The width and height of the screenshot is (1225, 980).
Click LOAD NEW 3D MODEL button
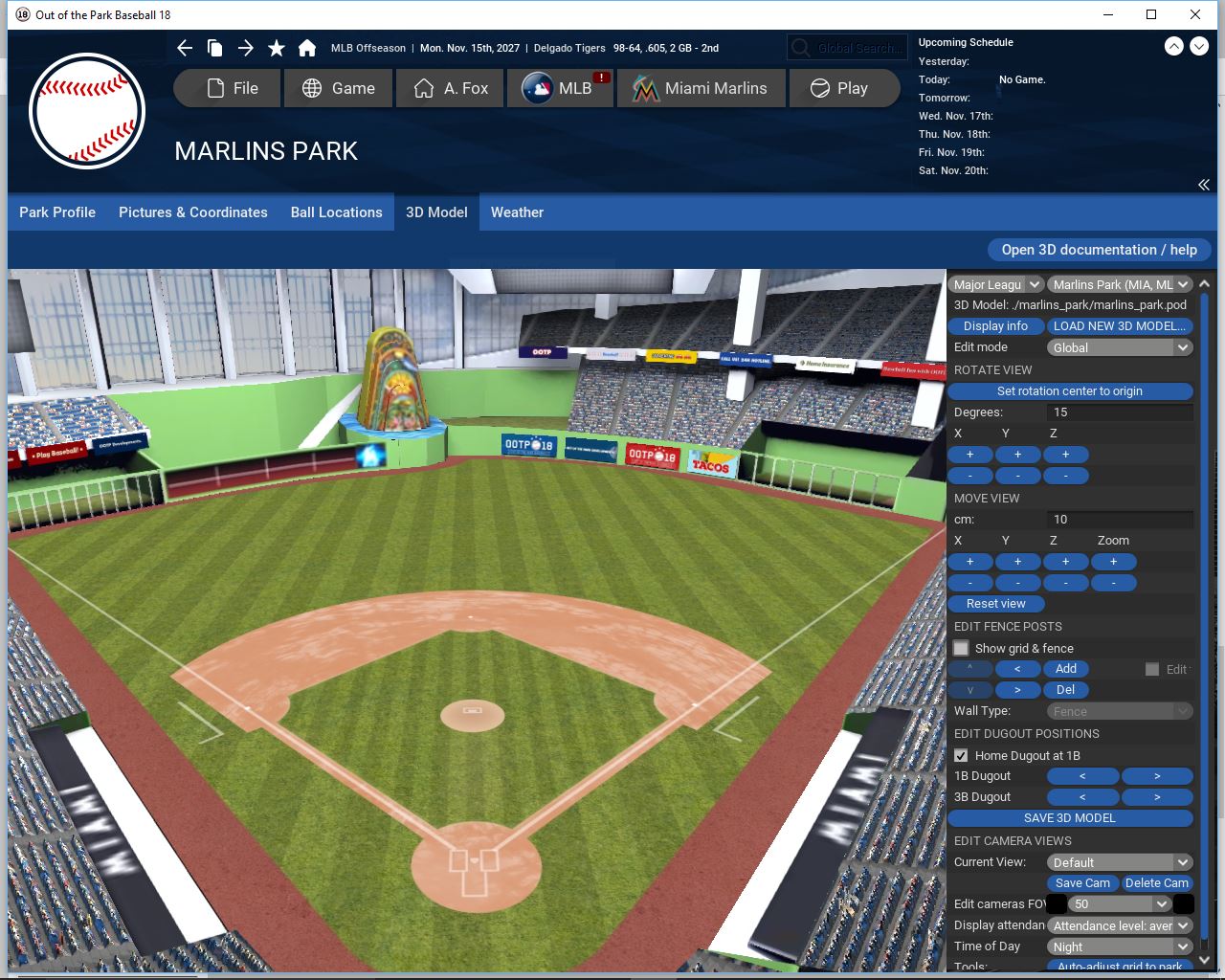(1119, 326)
